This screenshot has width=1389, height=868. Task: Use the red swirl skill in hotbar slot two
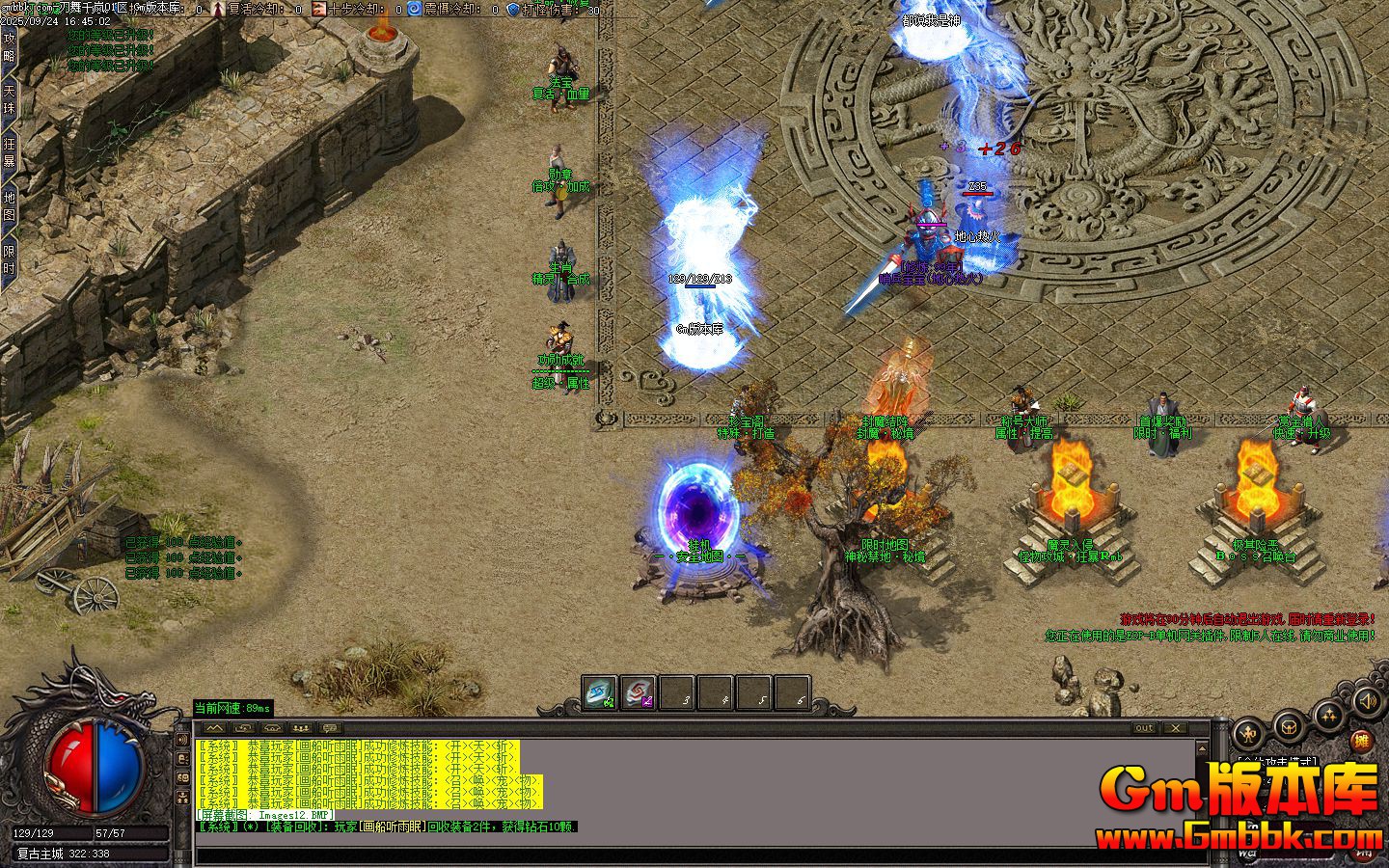tap(638, 692)
